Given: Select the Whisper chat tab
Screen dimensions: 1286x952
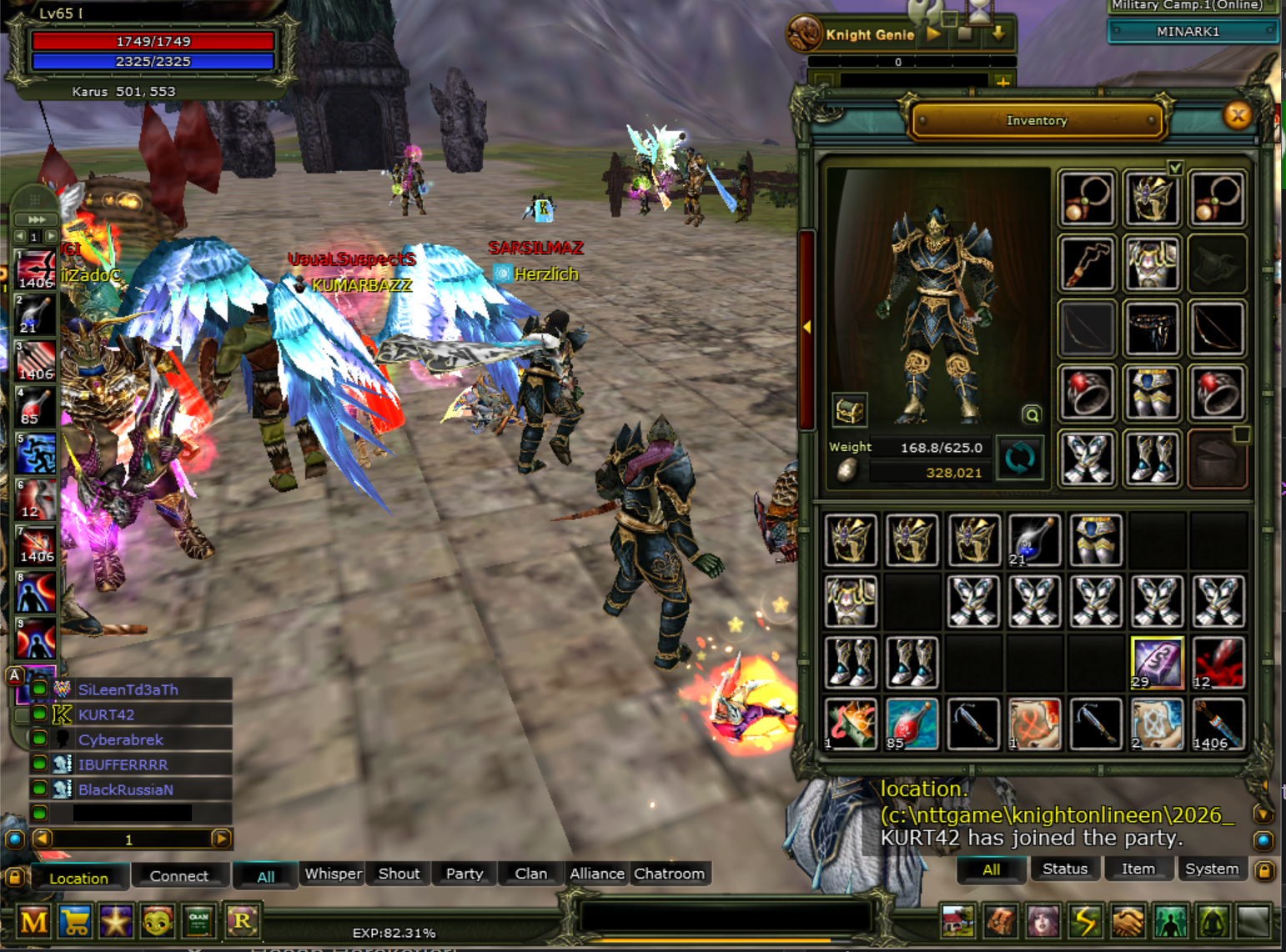Looking at the screenshot, I should click(x=332, y=874).
